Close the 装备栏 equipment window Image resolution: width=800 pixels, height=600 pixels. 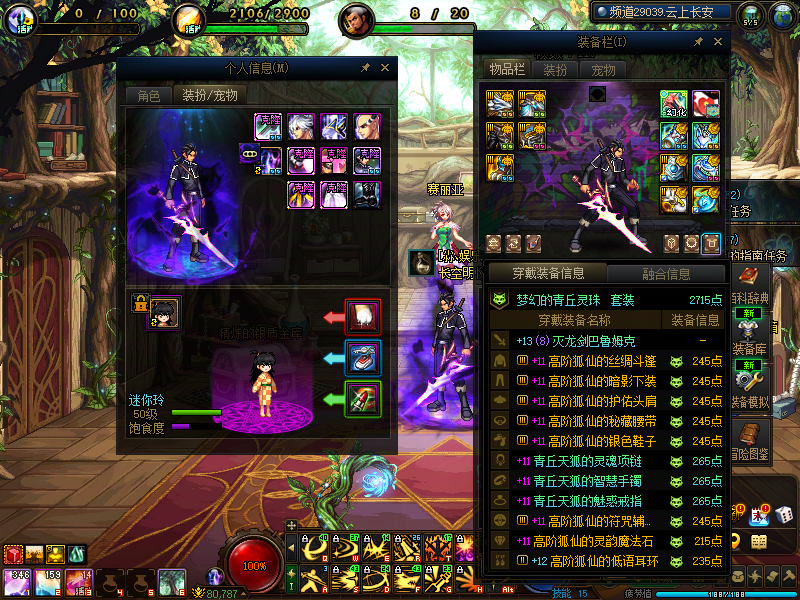tap(717, 42)
